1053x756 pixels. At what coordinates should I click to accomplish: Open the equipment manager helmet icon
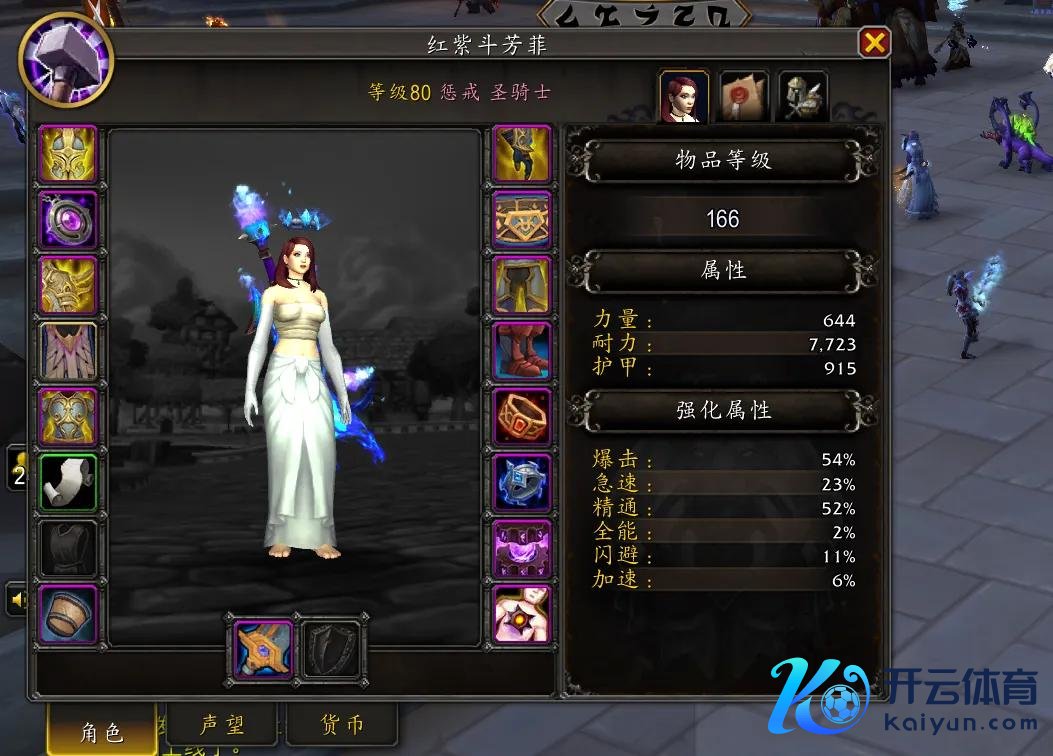tap(803, 96)
